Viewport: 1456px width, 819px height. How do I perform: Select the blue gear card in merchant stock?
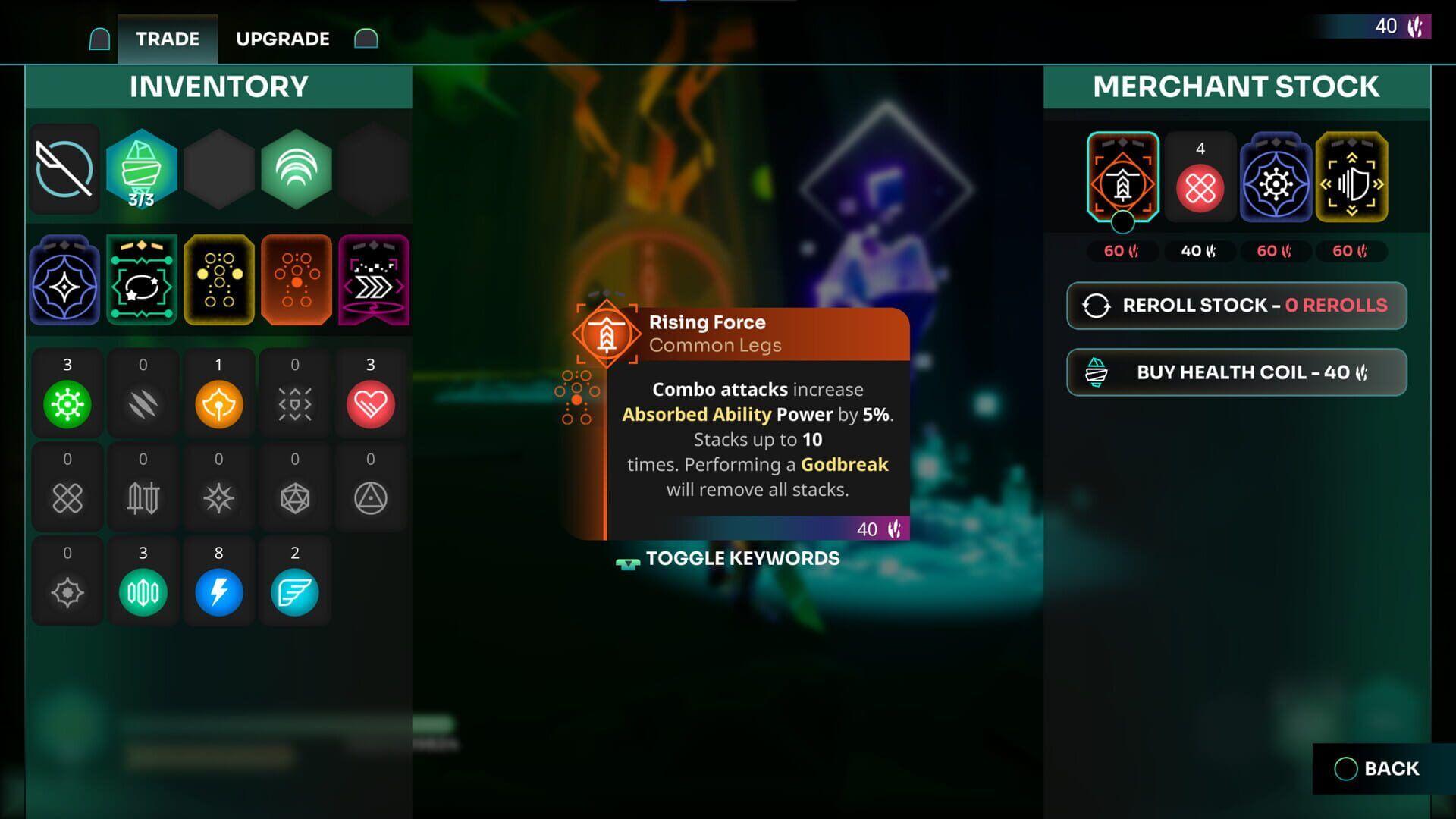[x=1276, y=177]
